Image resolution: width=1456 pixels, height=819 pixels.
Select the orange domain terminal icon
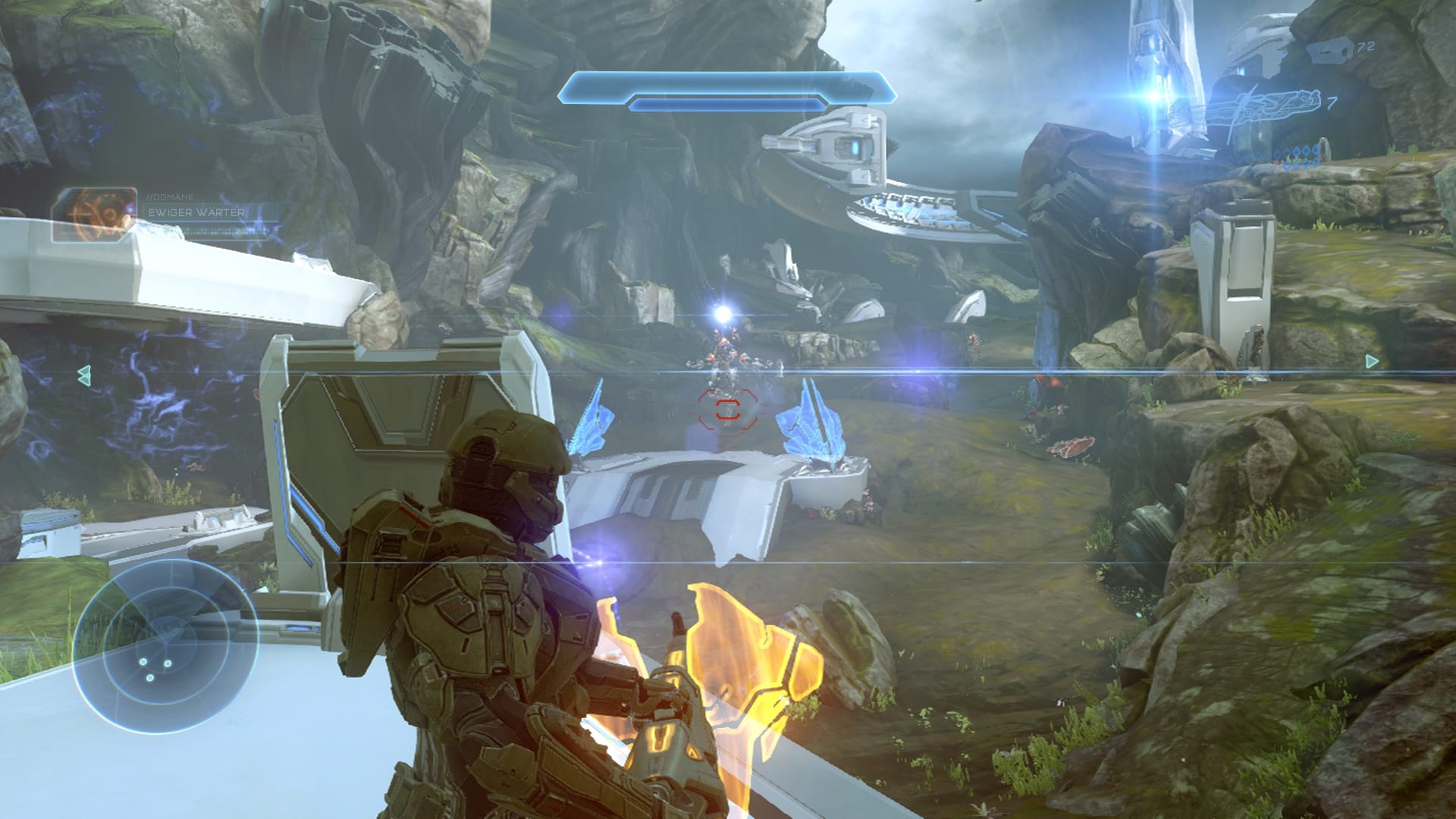click(94, 215)
